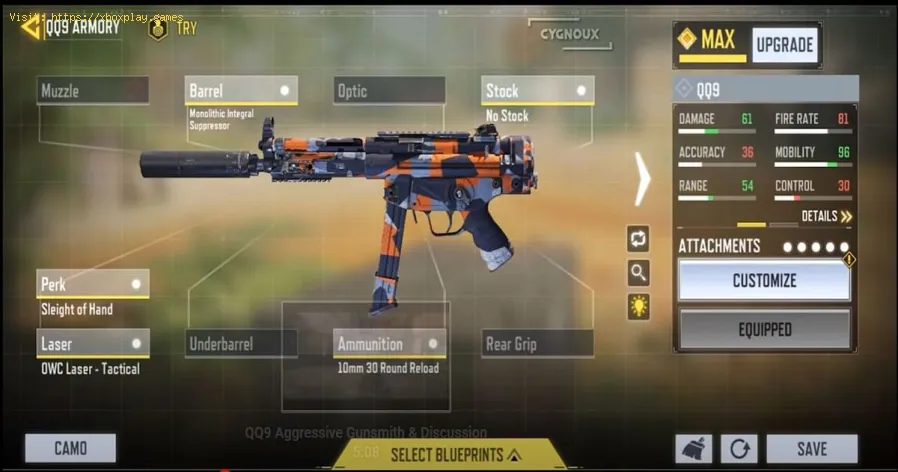The width and height of the screenshot is (898, 472).
Task: Select the Barrel attachment slot
Action: coord(241,91)
